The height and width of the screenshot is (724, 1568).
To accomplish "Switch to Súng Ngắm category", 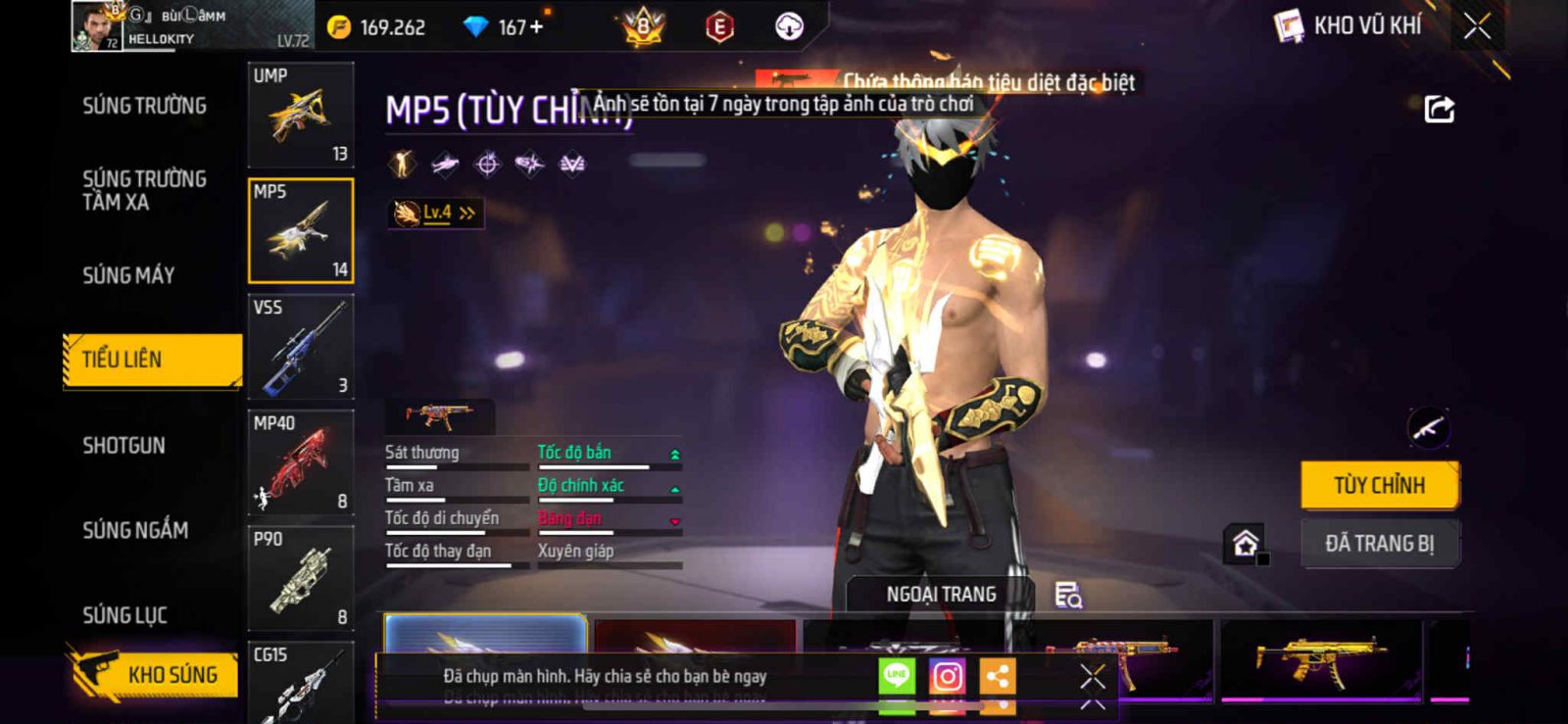I will (135, 530).
